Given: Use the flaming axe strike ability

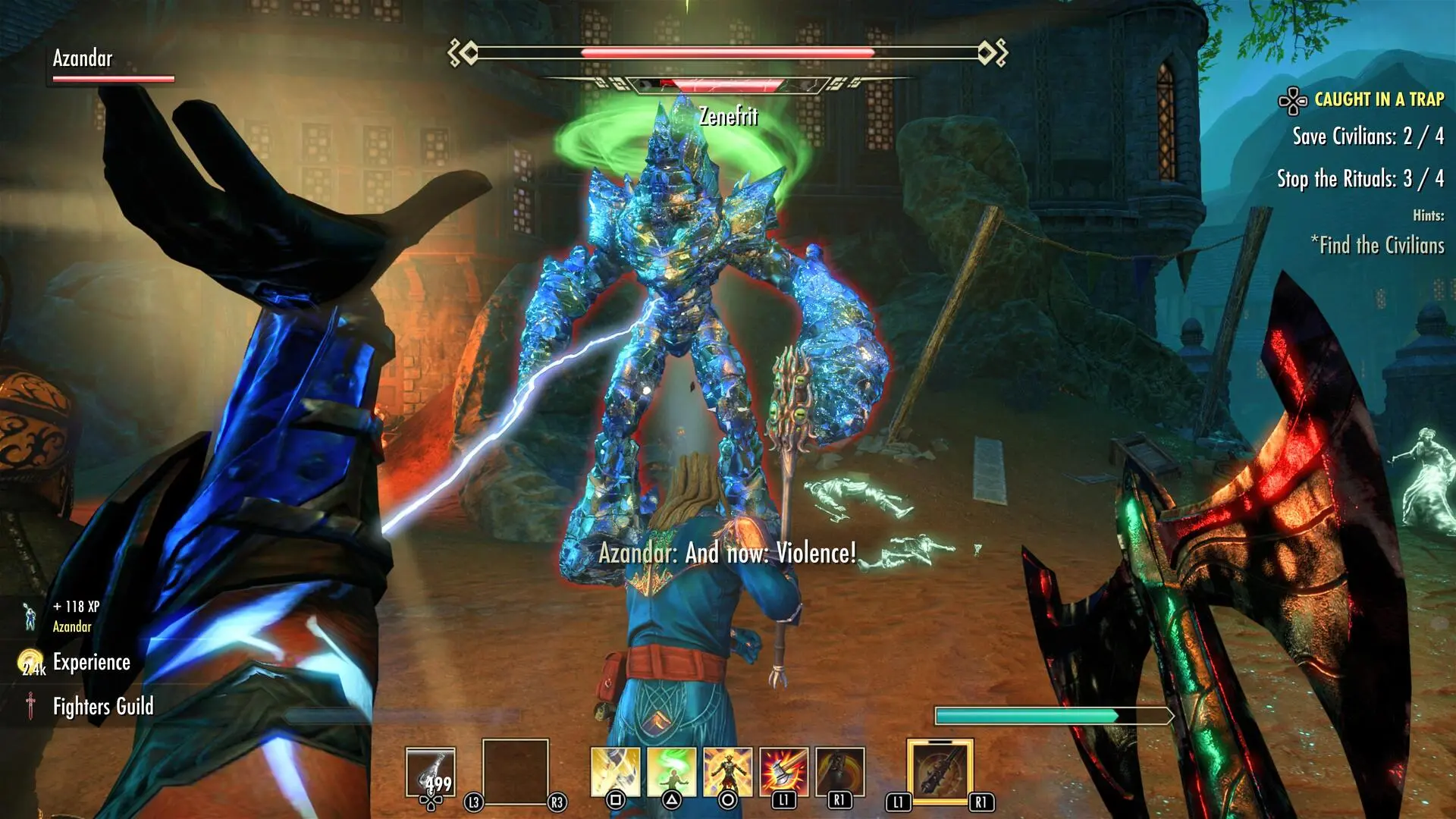Looking at the screenshot, I should 783,772.
